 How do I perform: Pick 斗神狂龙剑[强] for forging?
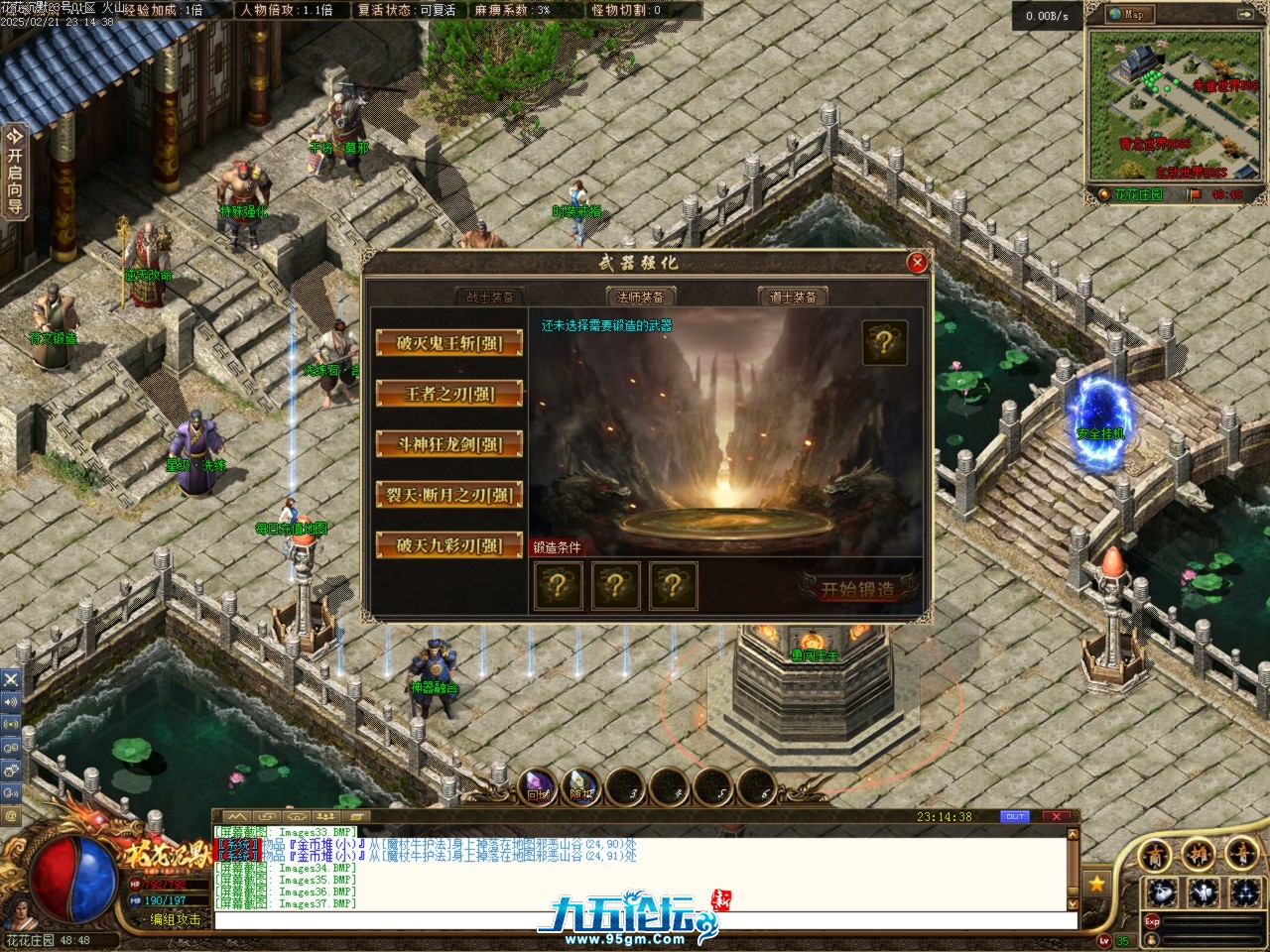click(448, 444)
